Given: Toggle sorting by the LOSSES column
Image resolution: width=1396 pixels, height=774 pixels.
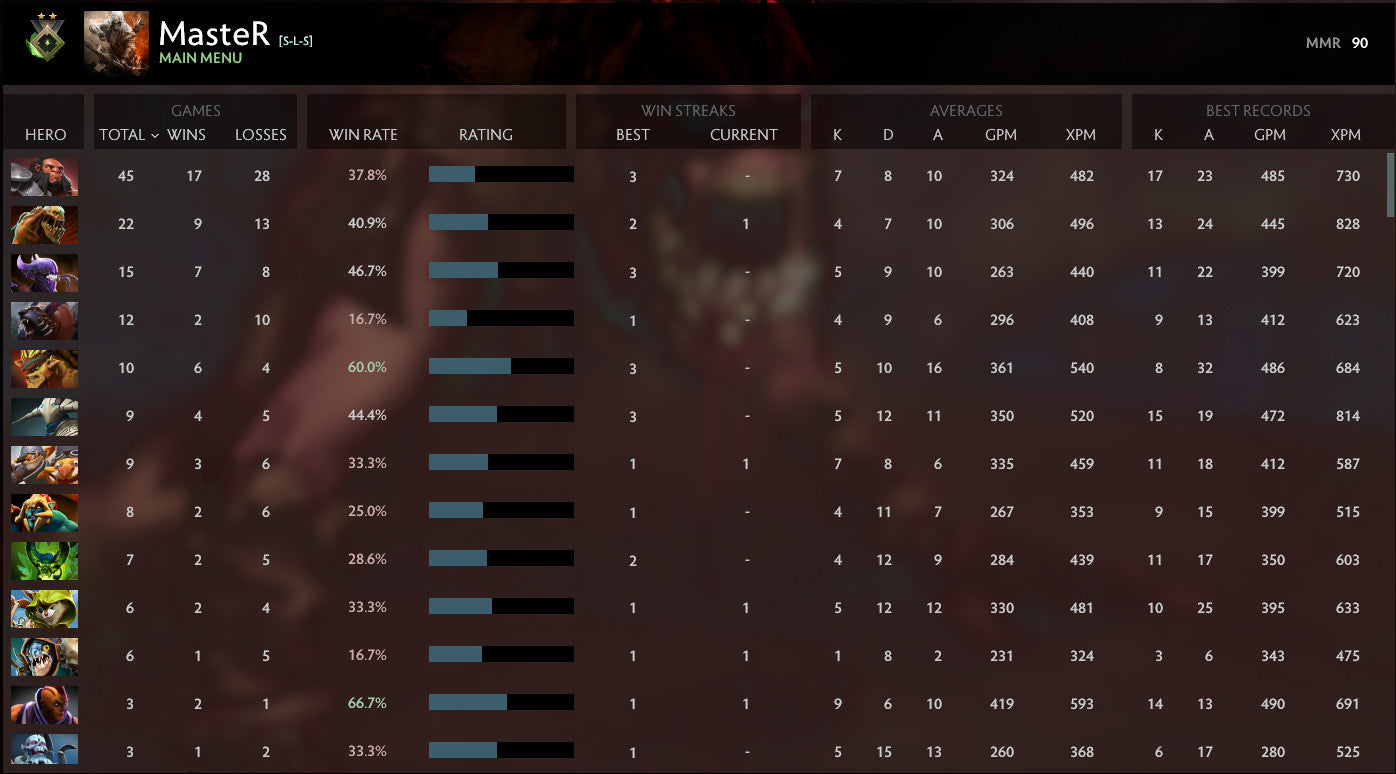Looking at the screenshot, I should [261, 134].
